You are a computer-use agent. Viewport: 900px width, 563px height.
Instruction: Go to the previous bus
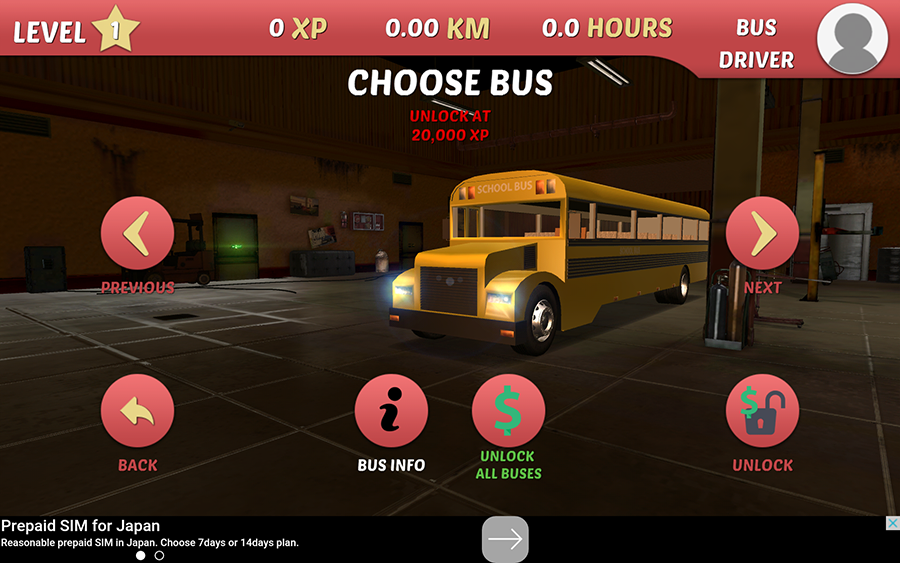click(137, 234)
